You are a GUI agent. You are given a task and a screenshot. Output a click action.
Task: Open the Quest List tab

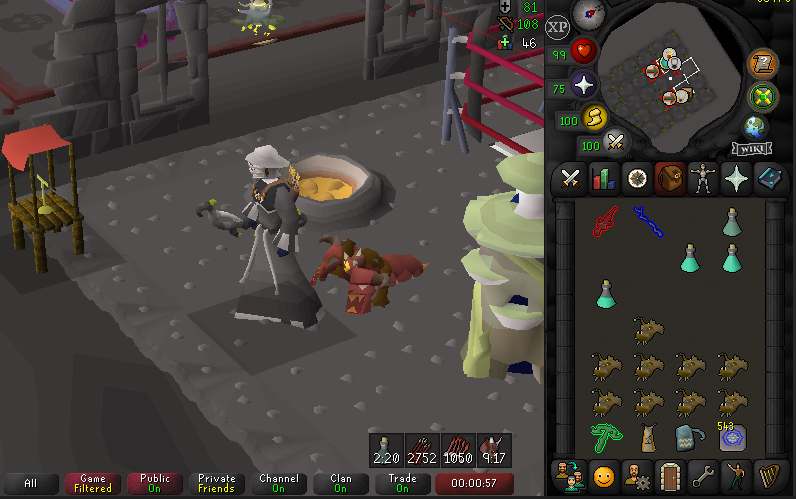pos(637,179)
